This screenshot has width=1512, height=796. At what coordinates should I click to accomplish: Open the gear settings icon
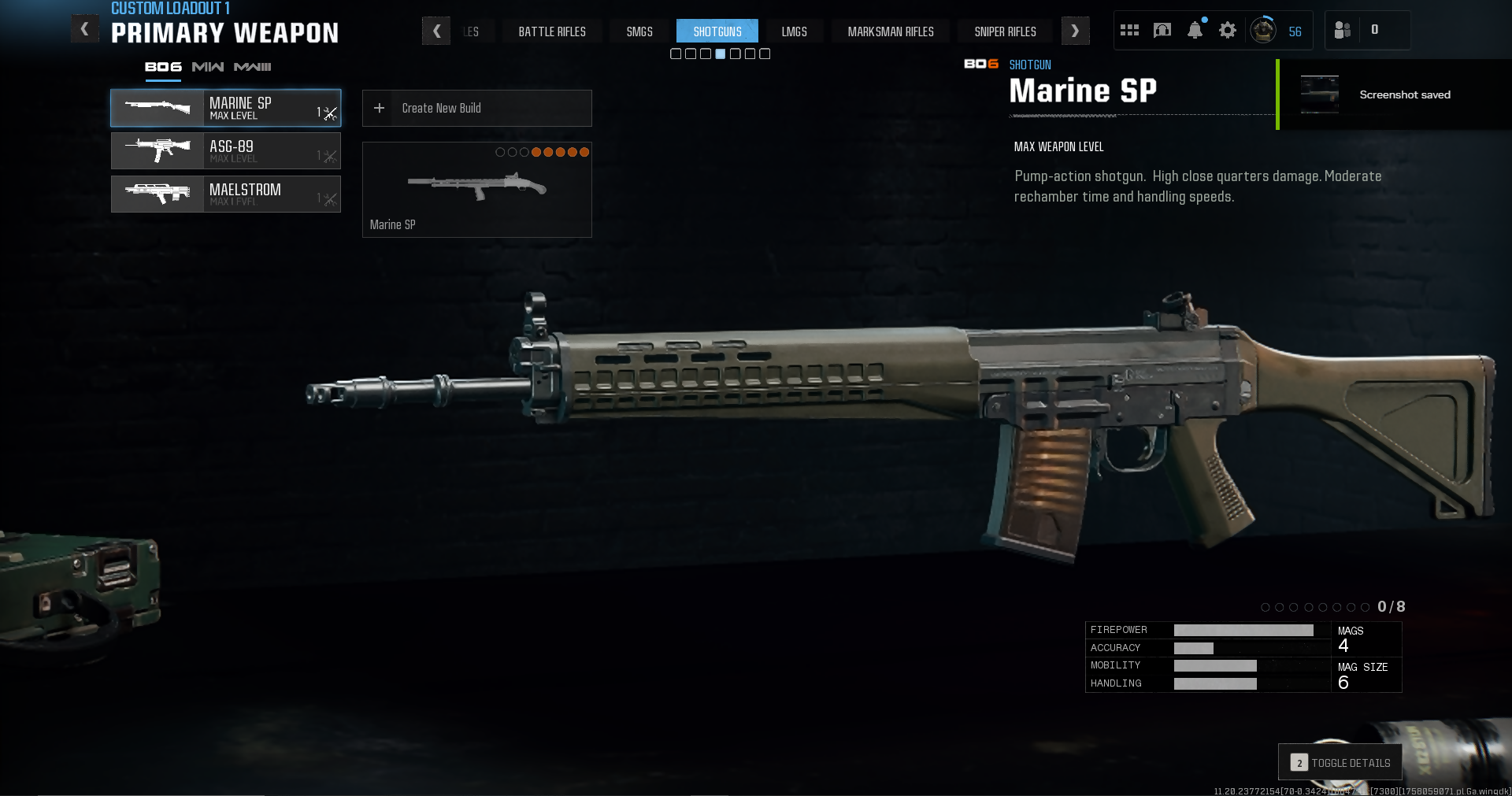1227,31
